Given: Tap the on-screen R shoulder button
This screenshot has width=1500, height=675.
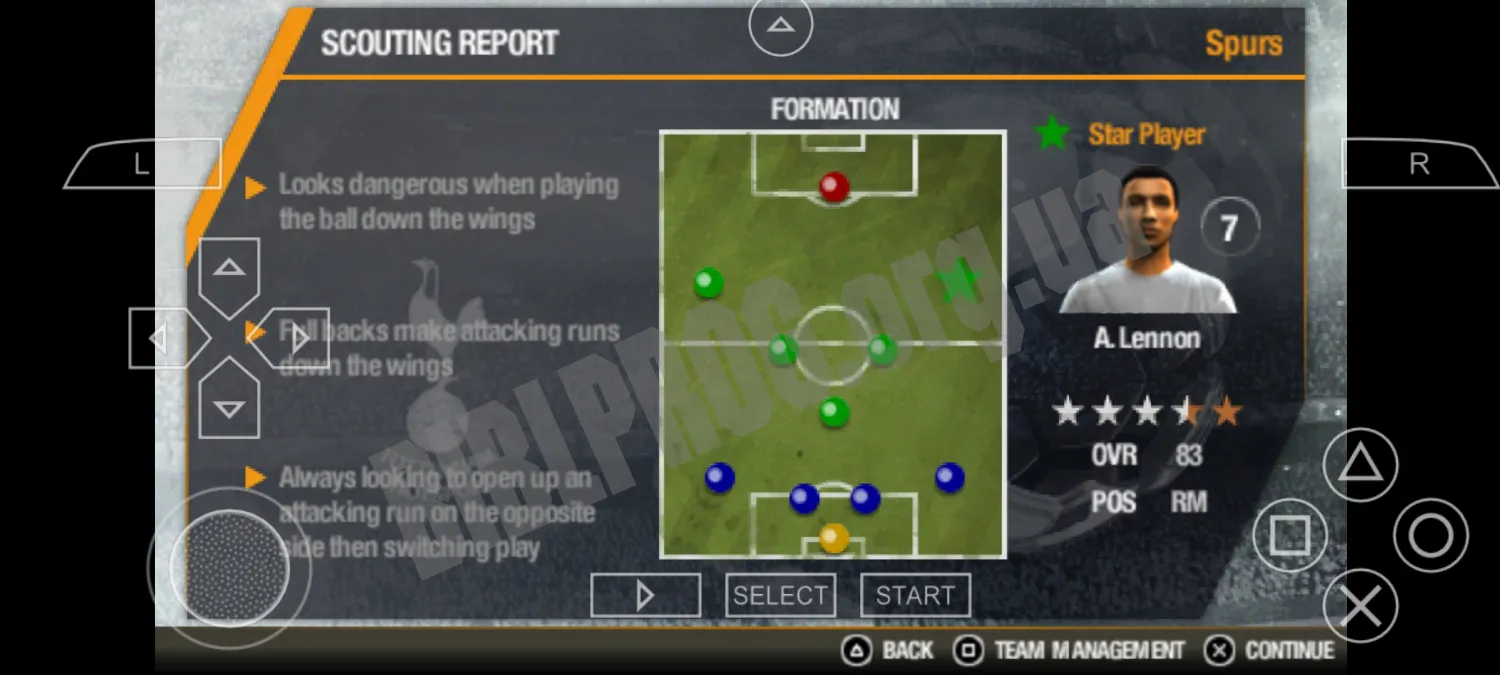Looking at the screenshot, I should [x=1419, y=165].
